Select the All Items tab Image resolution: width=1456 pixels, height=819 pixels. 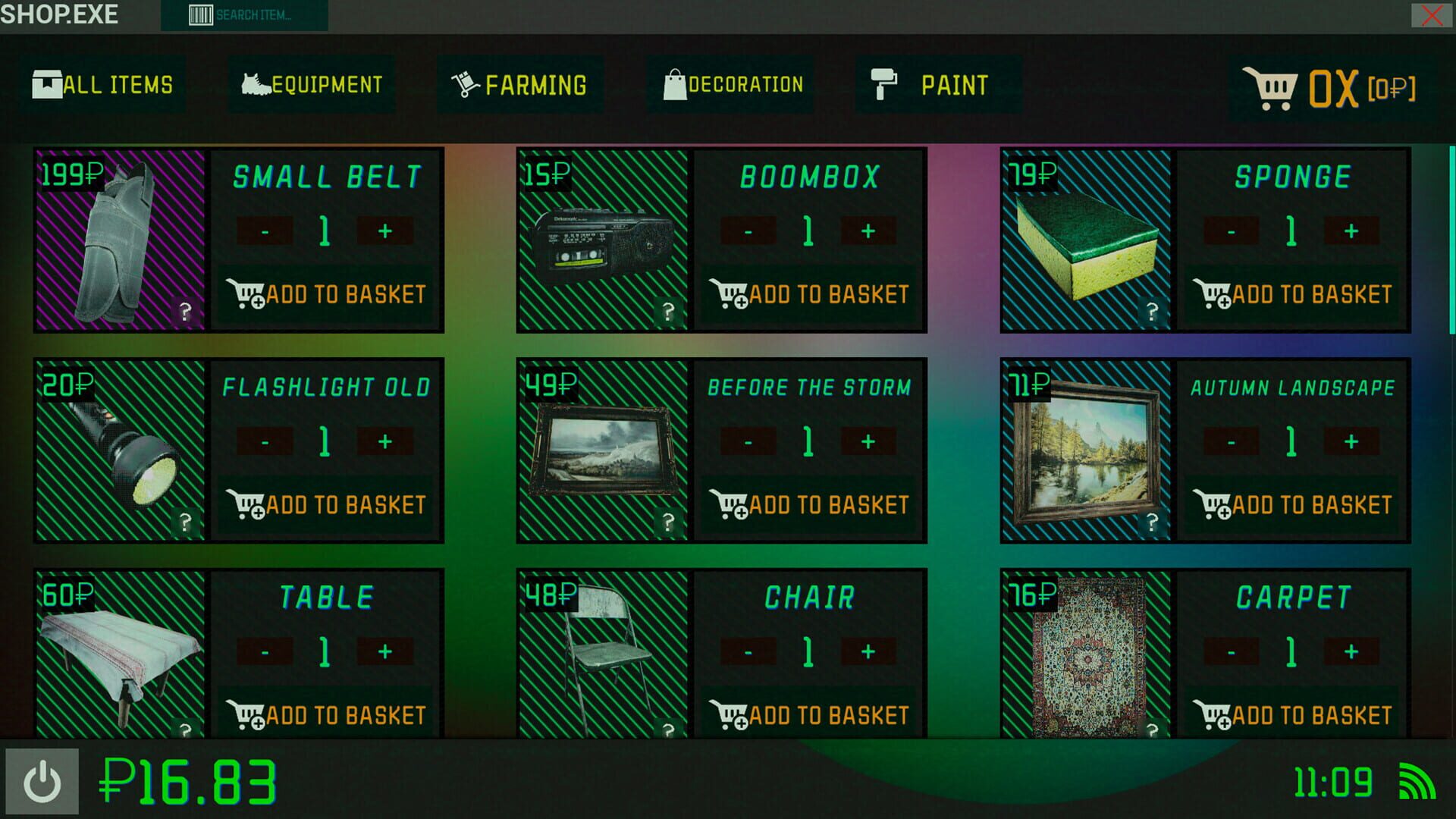point(102,83)
